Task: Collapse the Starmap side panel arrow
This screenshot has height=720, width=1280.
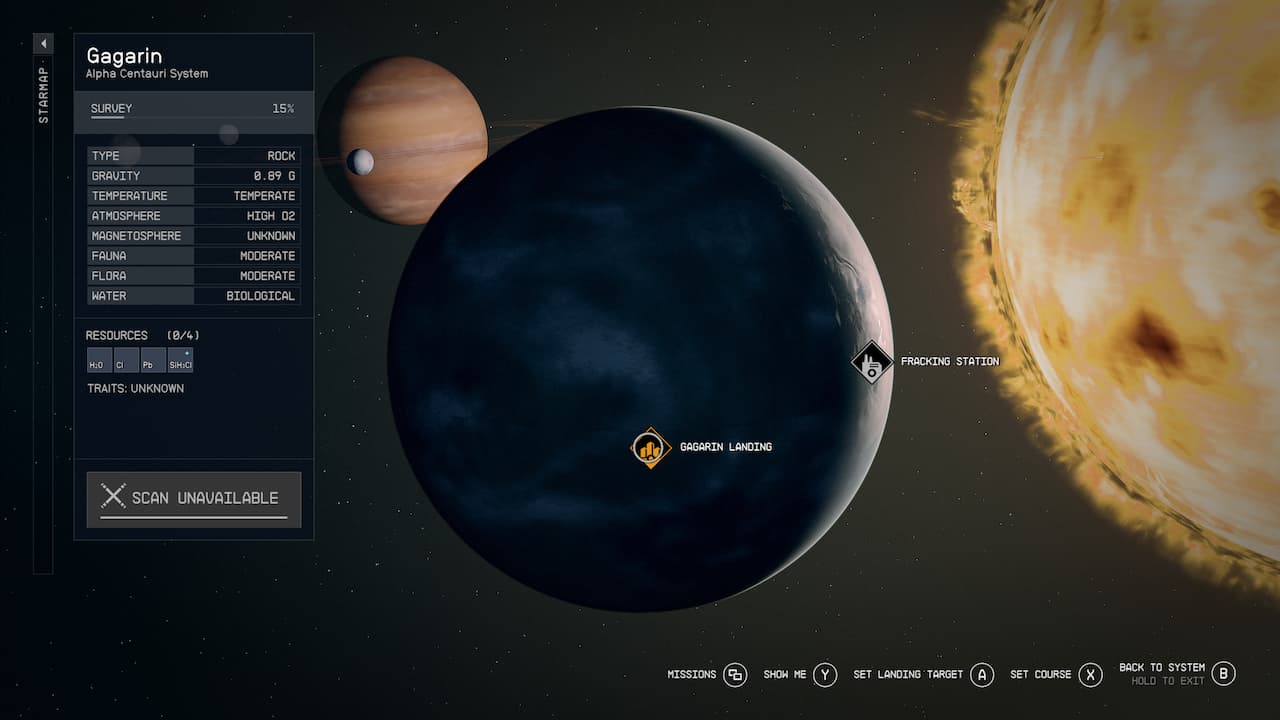Action: click(43, 44)
